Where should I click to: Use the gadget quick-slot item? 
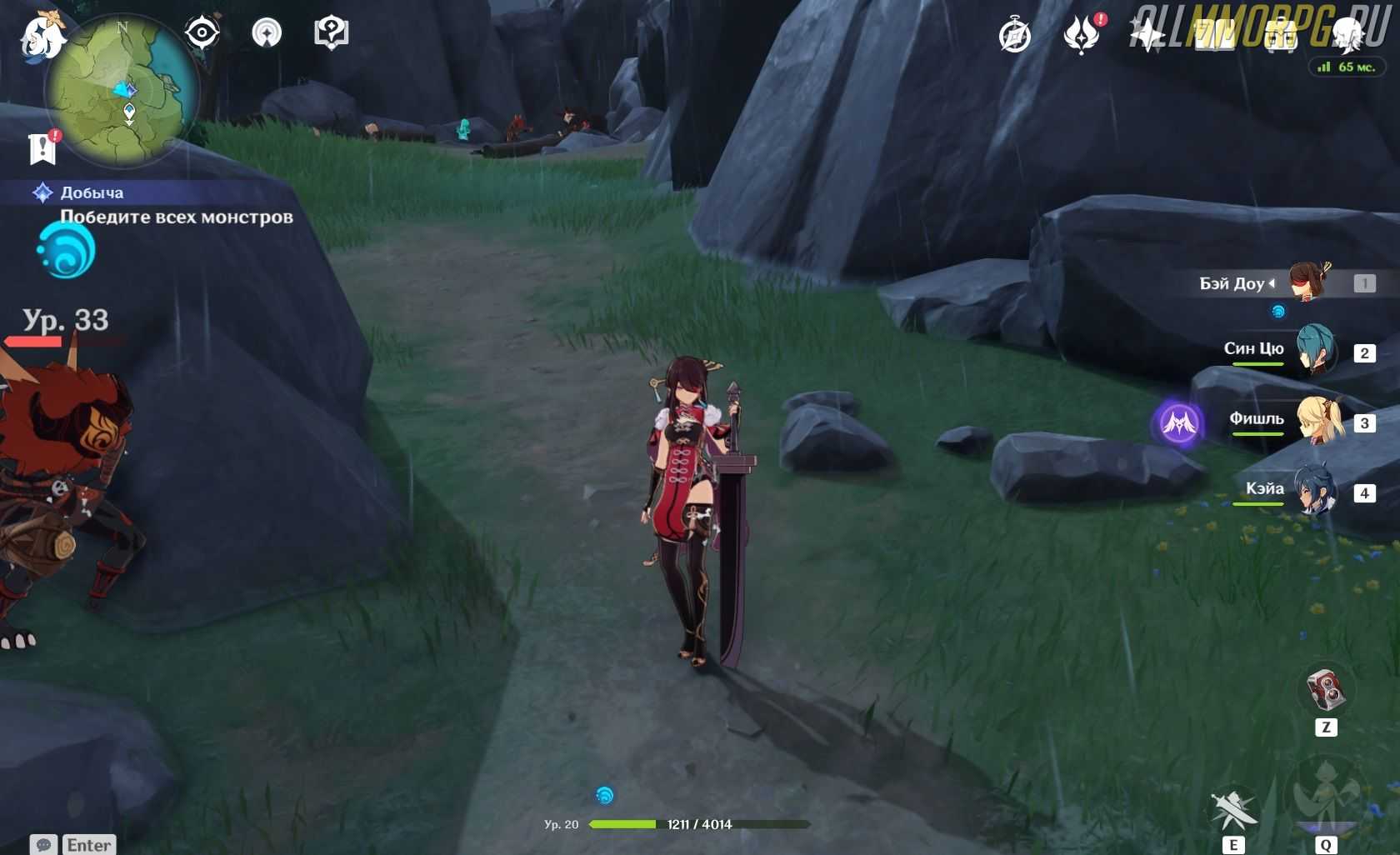(1325, 690)
